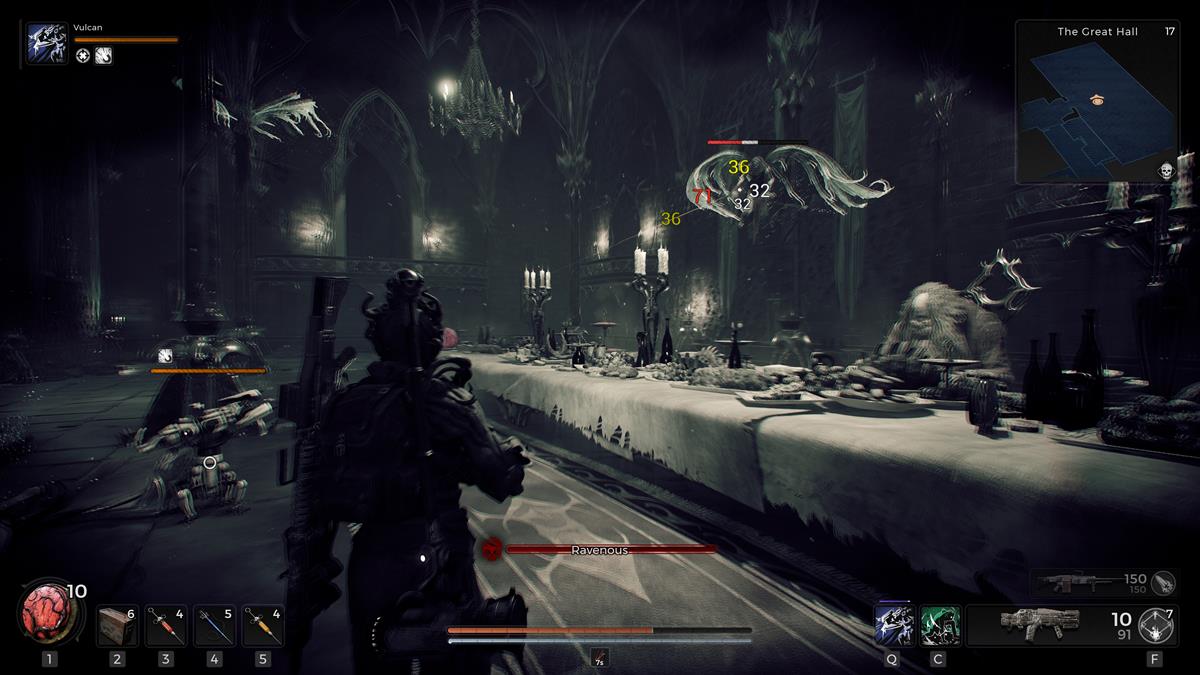Click the white buff icon beside the crosshair
The width and height of the screenshot is (1200, 675).
point(103,56)
